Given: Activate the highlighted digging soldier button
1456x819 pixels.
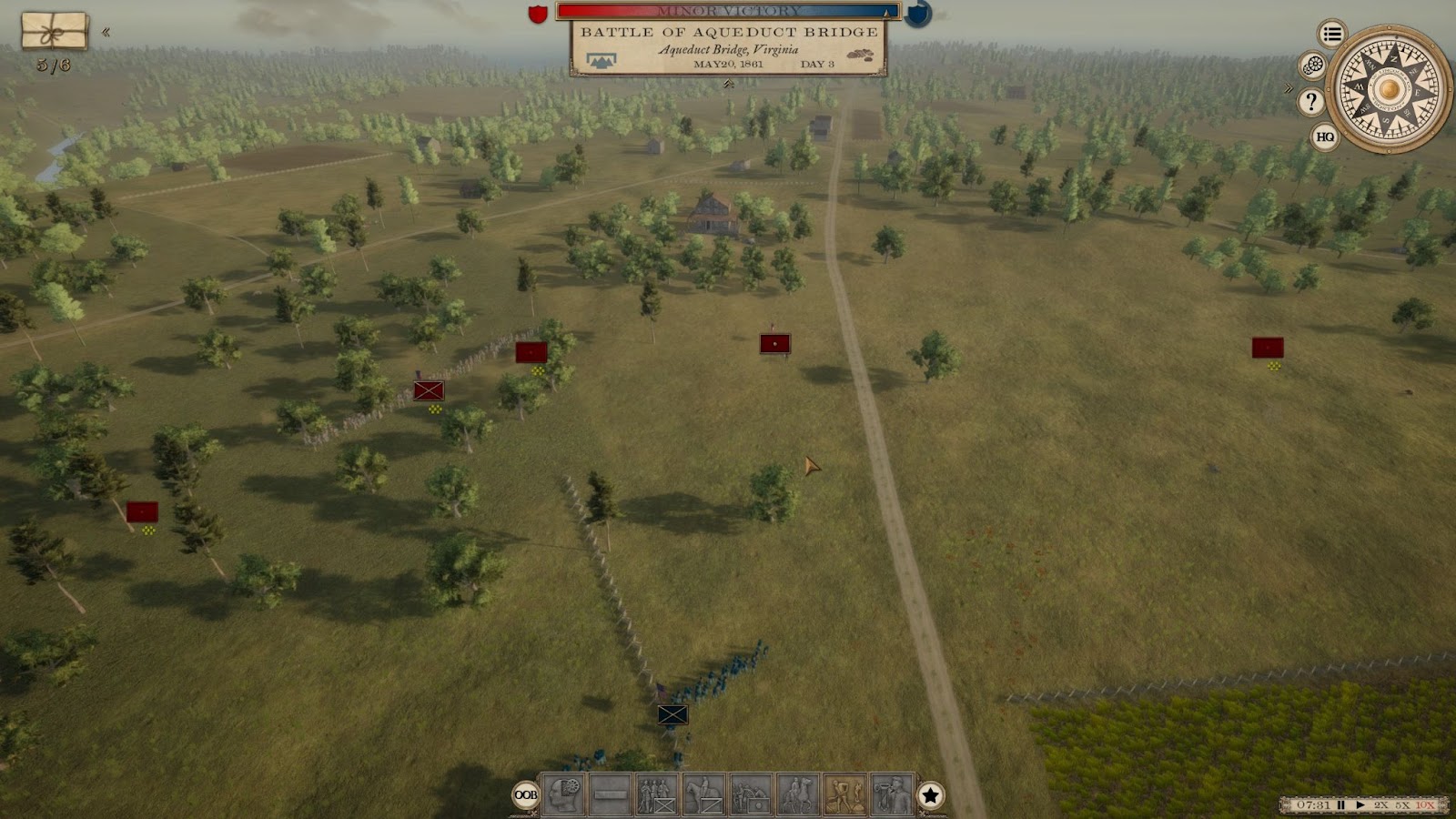Looking at the screenshot, I should tap(844, 794).
